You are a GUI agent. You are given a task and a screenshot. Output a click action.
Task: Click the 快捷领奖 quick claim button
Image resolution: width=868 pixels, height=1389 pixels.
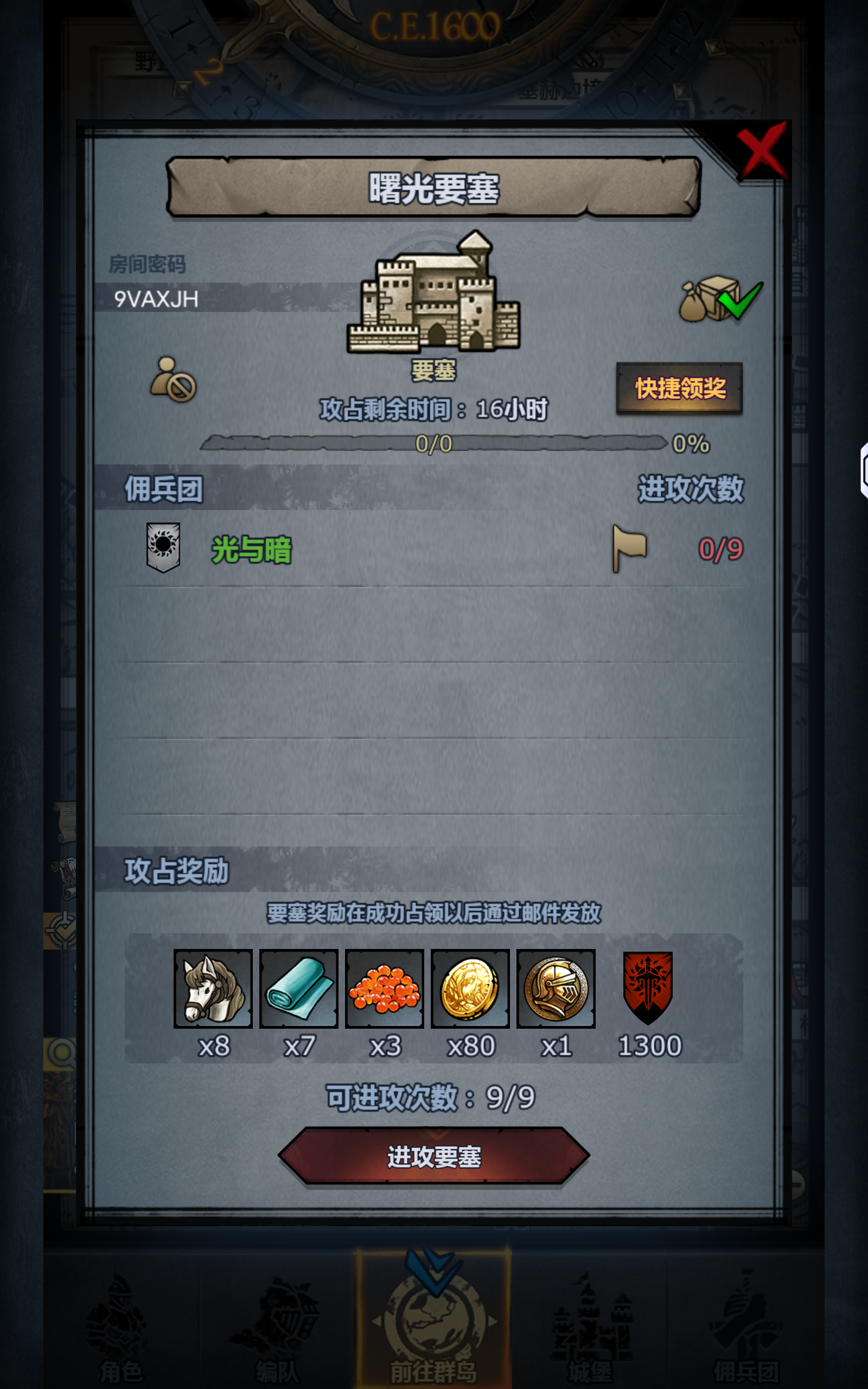pos(679,387)
